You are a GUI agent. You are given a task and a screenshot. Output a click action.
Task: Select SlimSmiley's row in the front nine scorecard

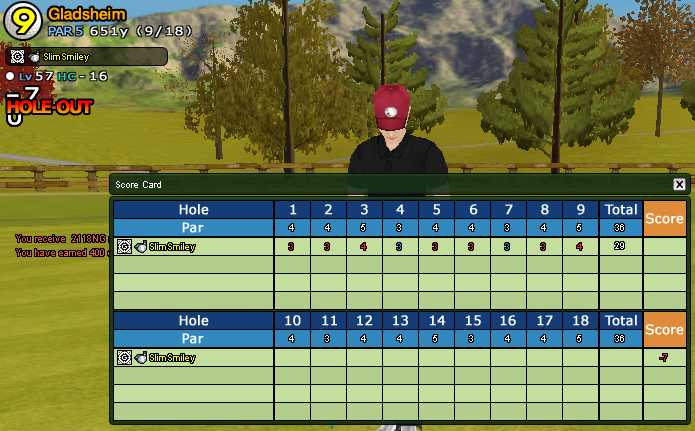(171, 246)
